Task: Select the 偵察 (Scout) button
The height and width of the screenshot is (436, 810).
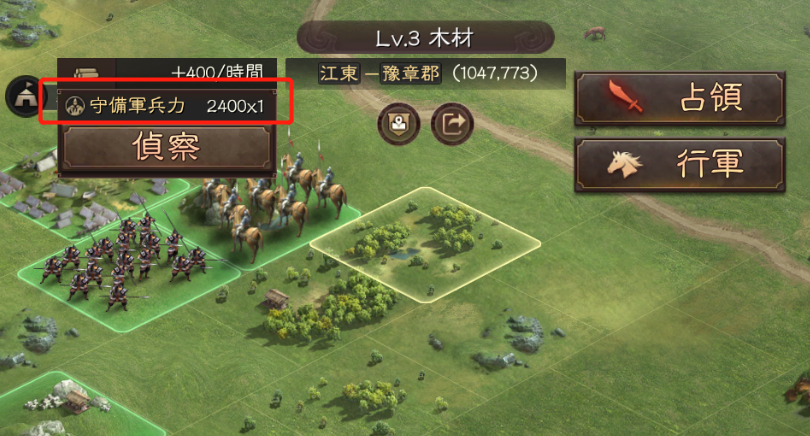Action: (x=166, y=147)
